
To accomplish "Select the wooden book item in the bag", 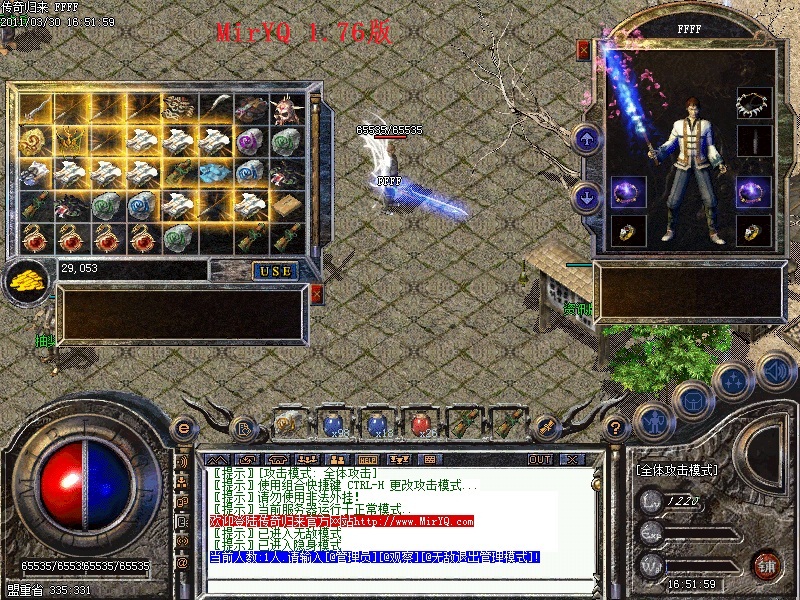I will point(287,206).
